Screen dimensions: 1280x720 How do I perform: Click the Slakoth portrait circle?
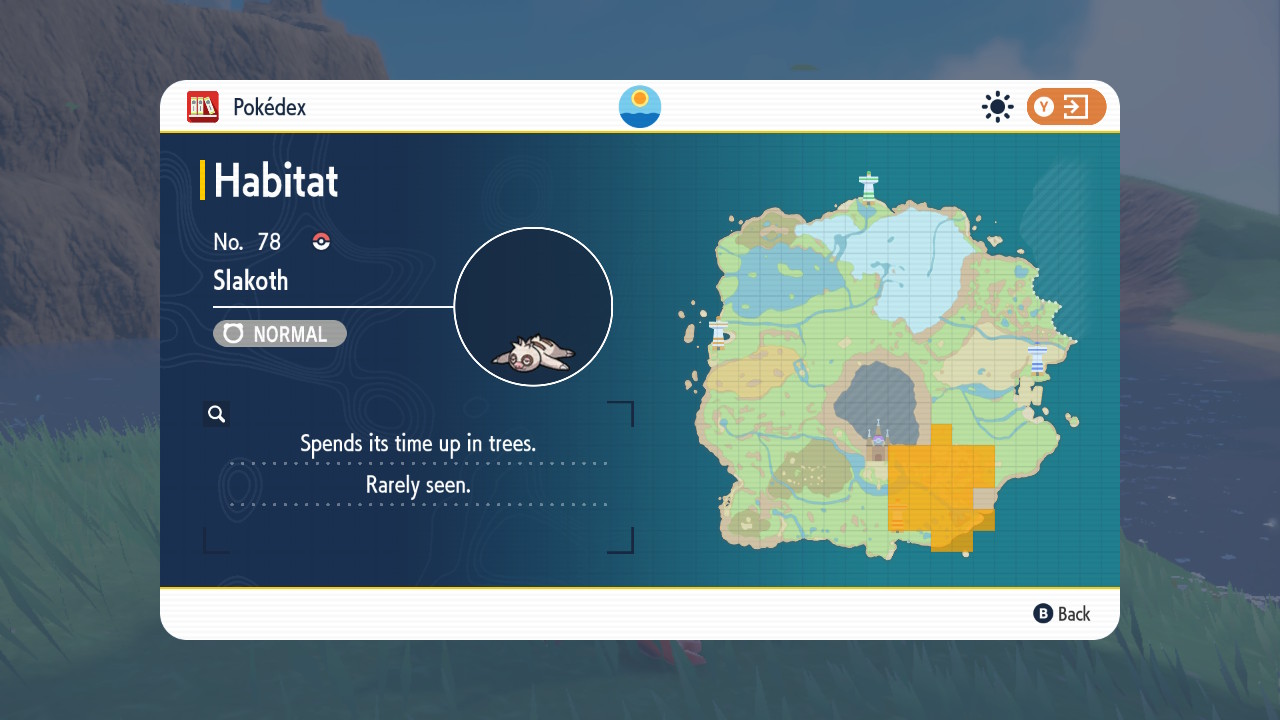[533, 307]
